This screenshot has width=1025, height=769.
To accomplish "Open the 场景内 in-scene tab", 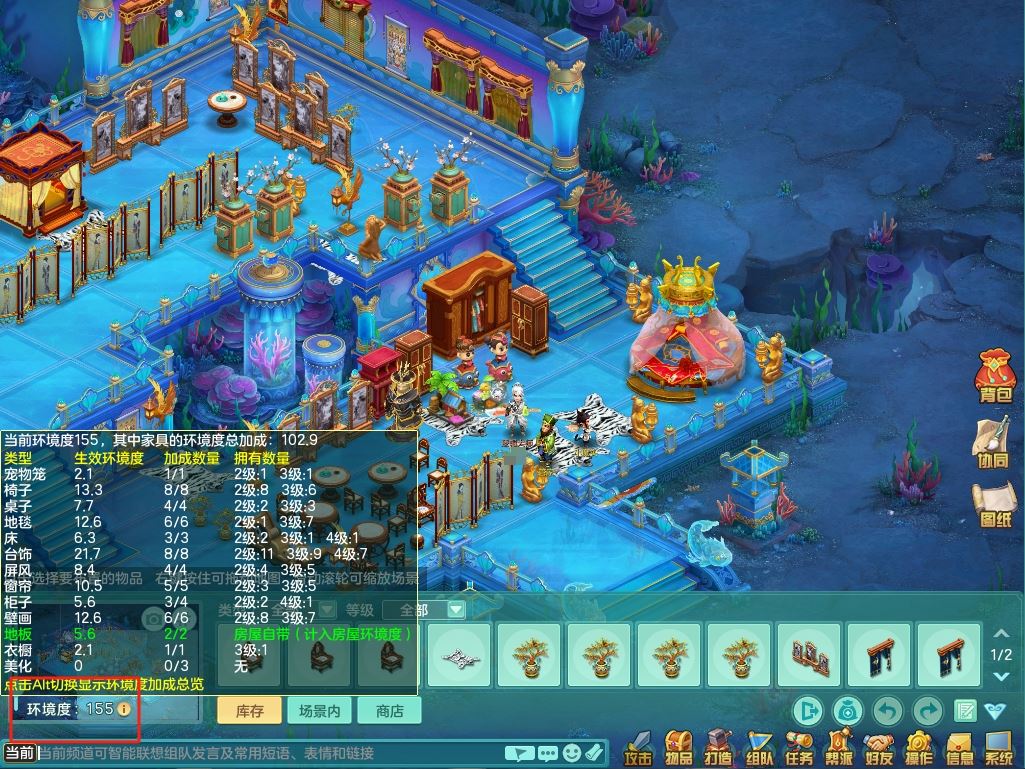I will point(320,711).
